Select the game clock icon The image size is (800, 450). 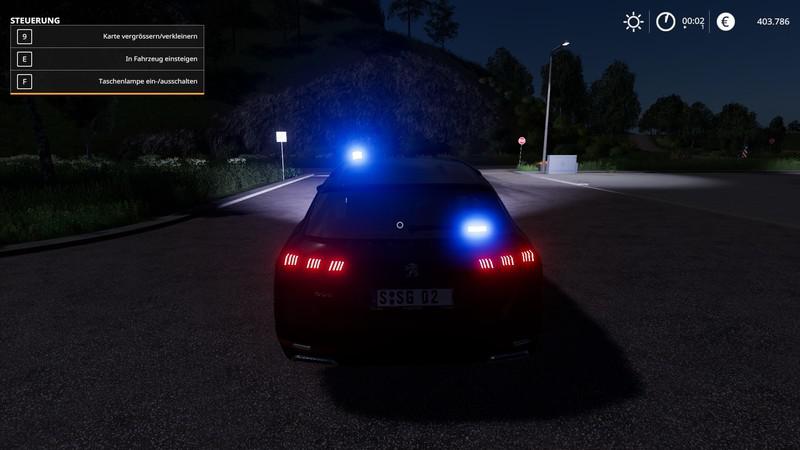[666, 21]
